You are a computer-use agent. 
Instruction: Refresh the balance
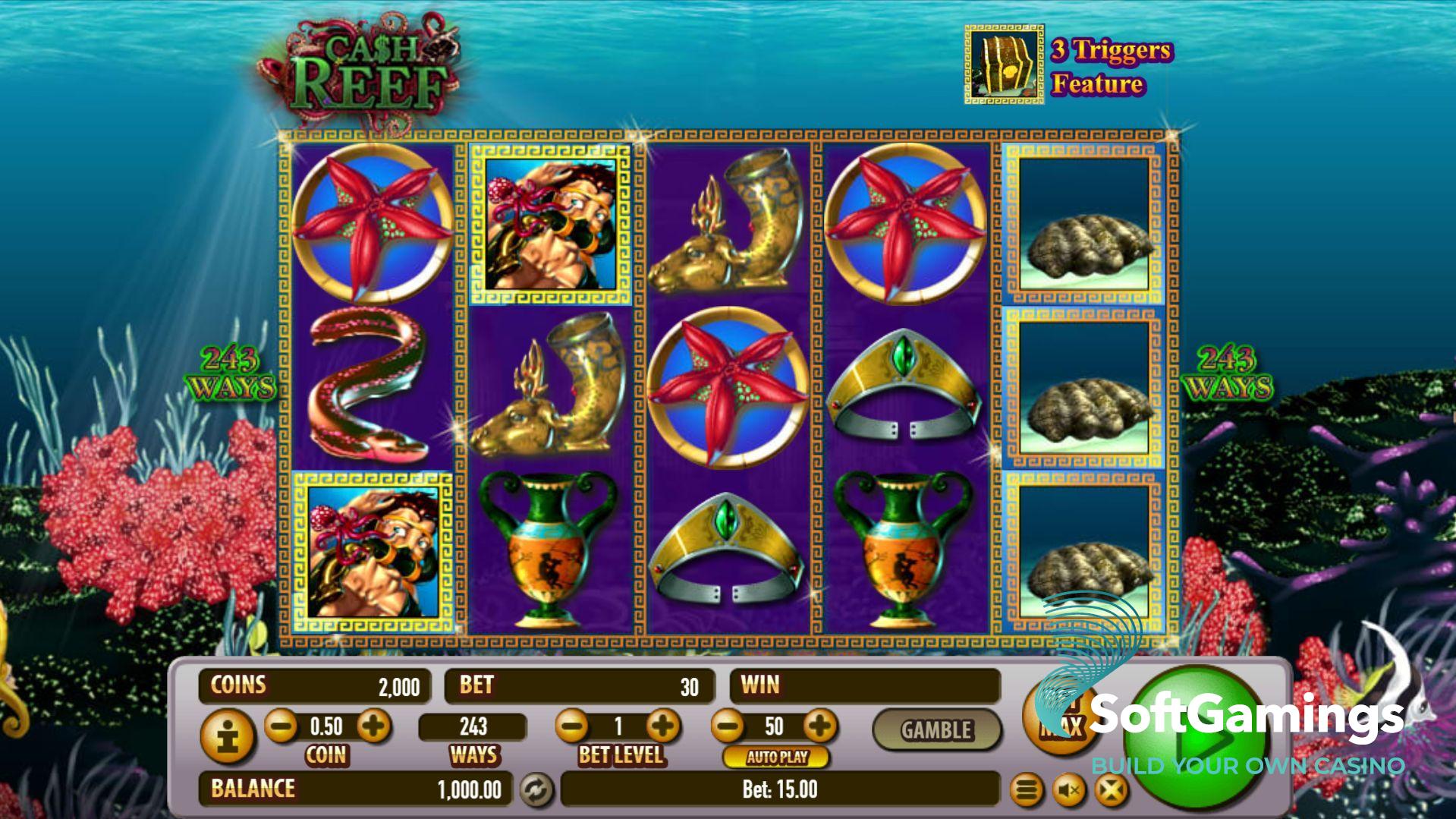tap(536, 790)
